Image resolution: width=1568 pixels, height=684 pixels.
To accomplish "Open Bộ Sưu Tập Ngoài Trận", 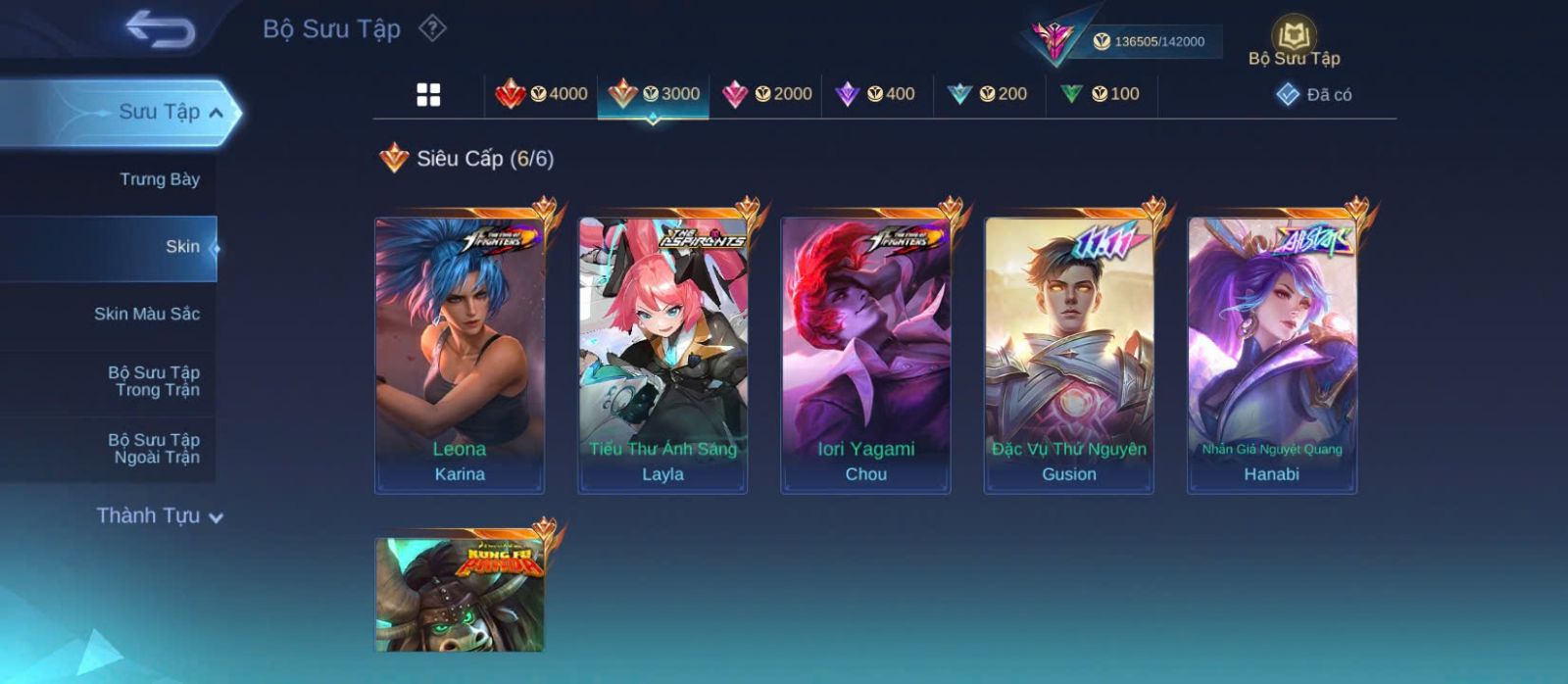I will point(153,449).
